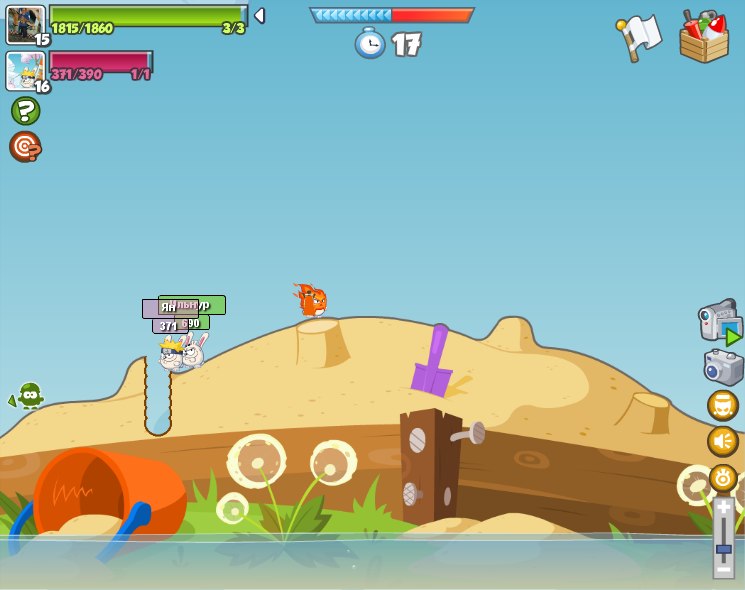Click the round eye view button
745x590 pixels.
[x=722, y=477]
